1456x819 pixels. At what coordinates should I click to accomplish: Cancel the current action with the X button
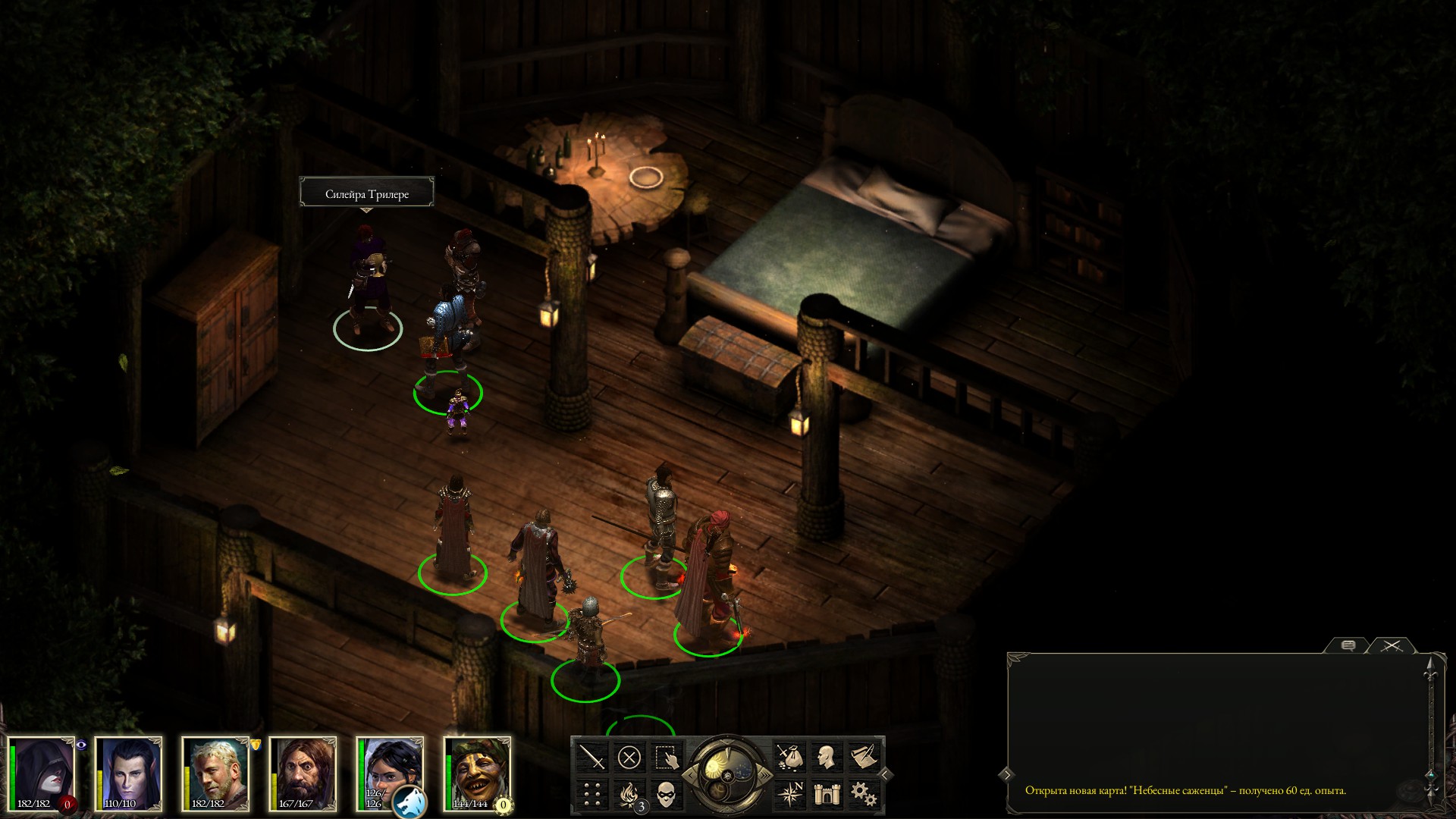(629, 757)
